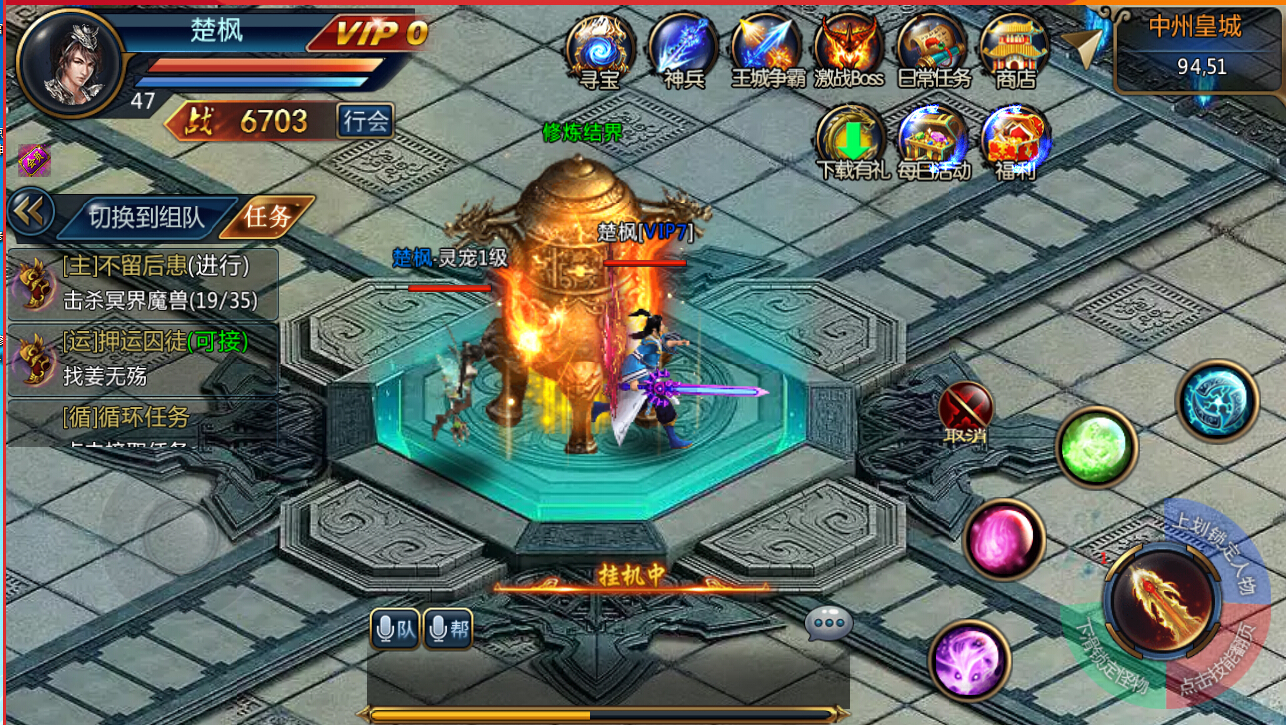Image resolution: width=1286 pixels, height=725 pixels.
Task: Open the 商店 shop
Action: [x=1014, y=48]
